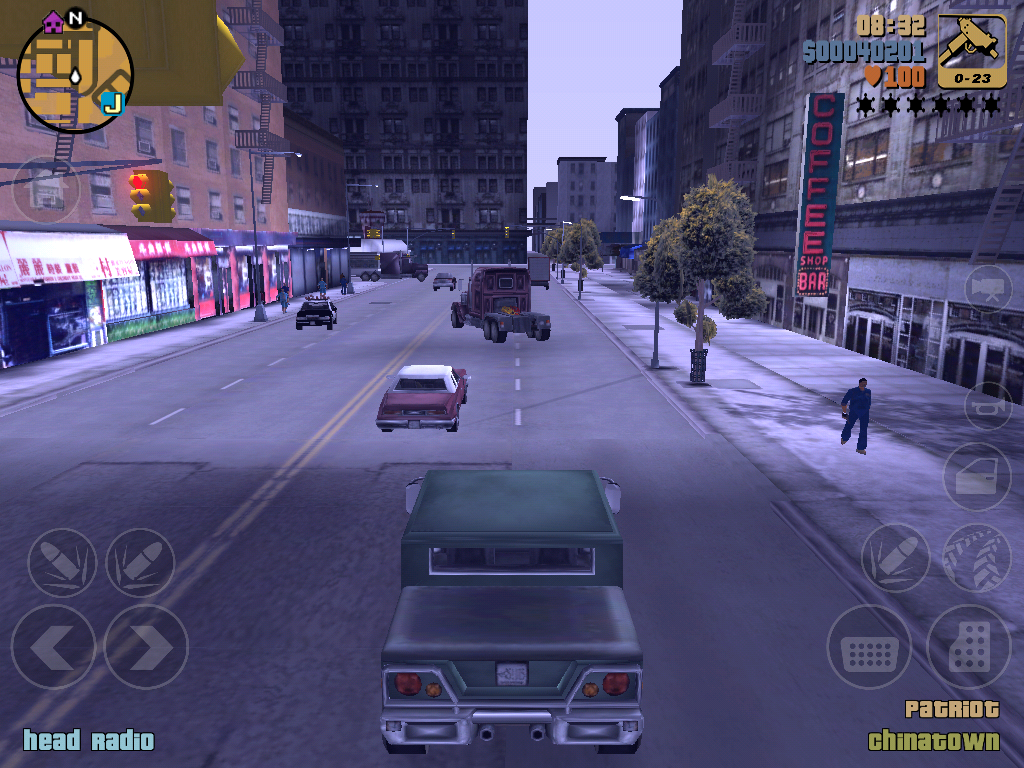The width and height of the screenshot is (1024, 768).
Task: Honk using the horn button
Action: pos(988,406)
